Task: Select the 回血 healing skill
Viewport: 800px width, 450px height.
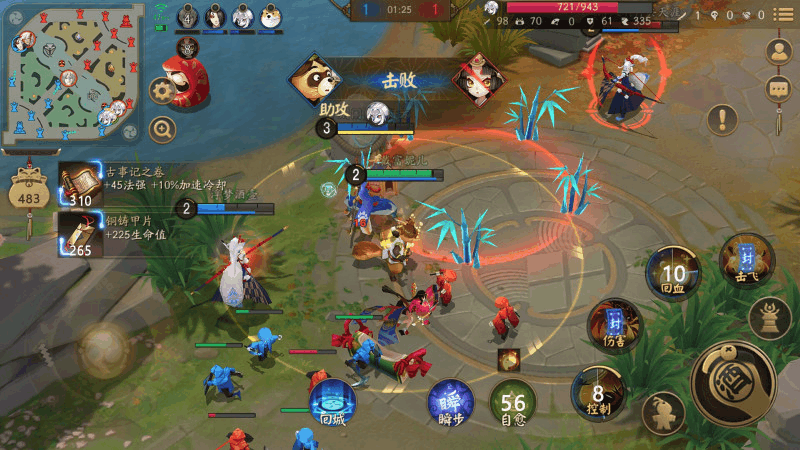Action: coord(672,273)
